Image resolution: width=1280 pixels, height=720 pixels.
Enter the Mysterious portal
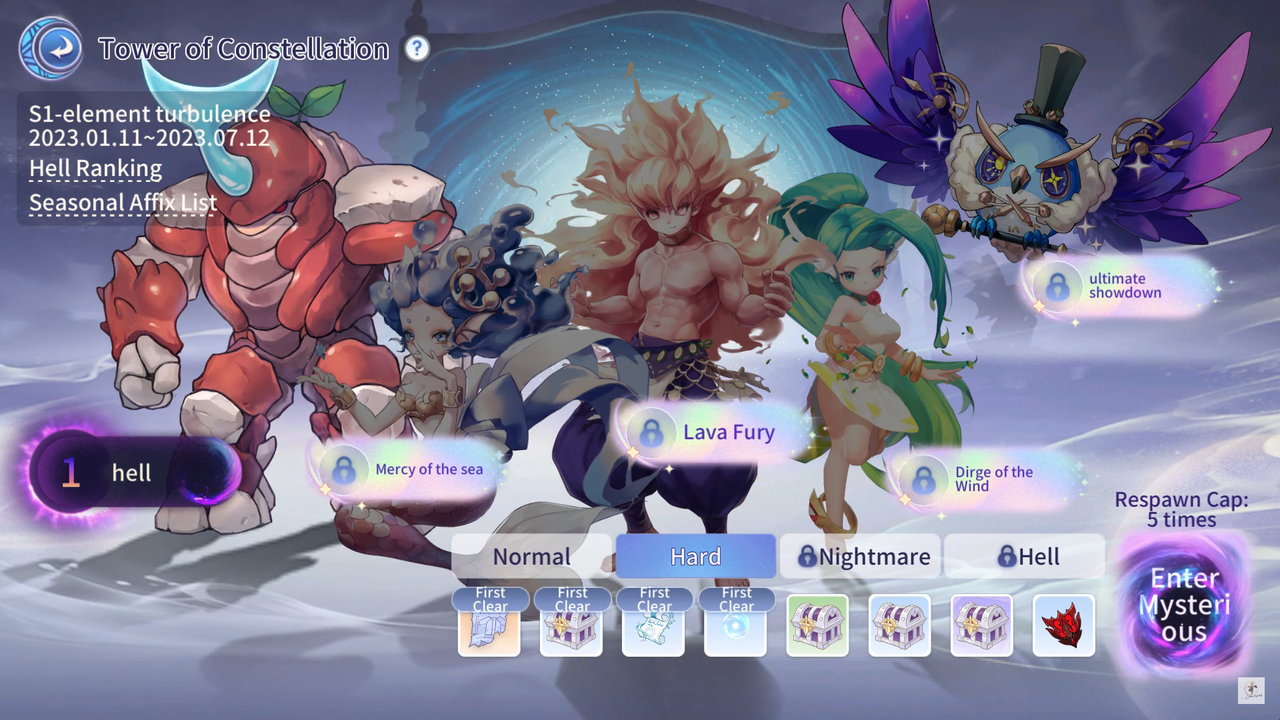[x=1184, y=605]
